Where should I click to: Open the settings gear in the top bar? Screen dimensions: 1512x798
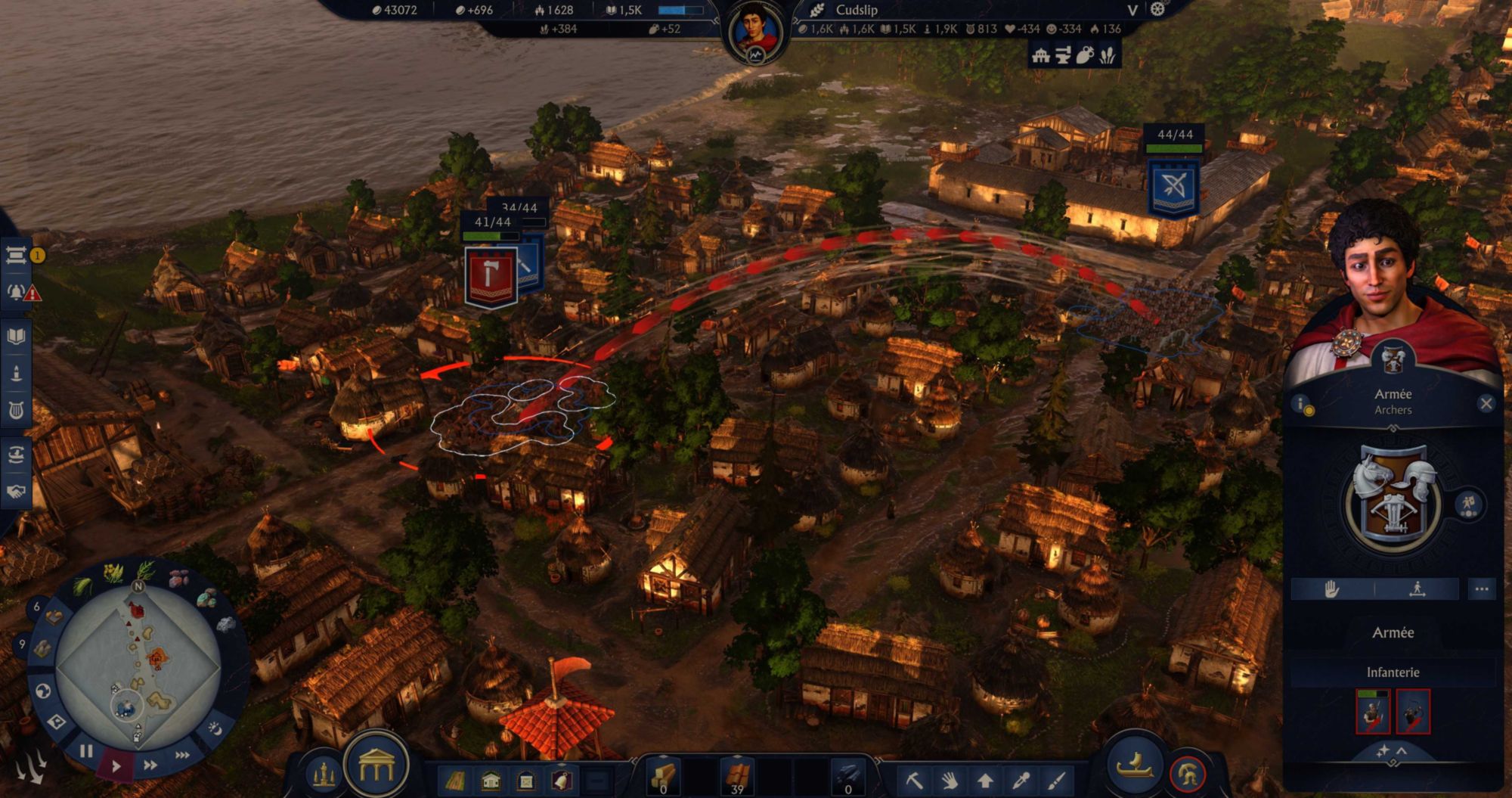click(1157, 10)
